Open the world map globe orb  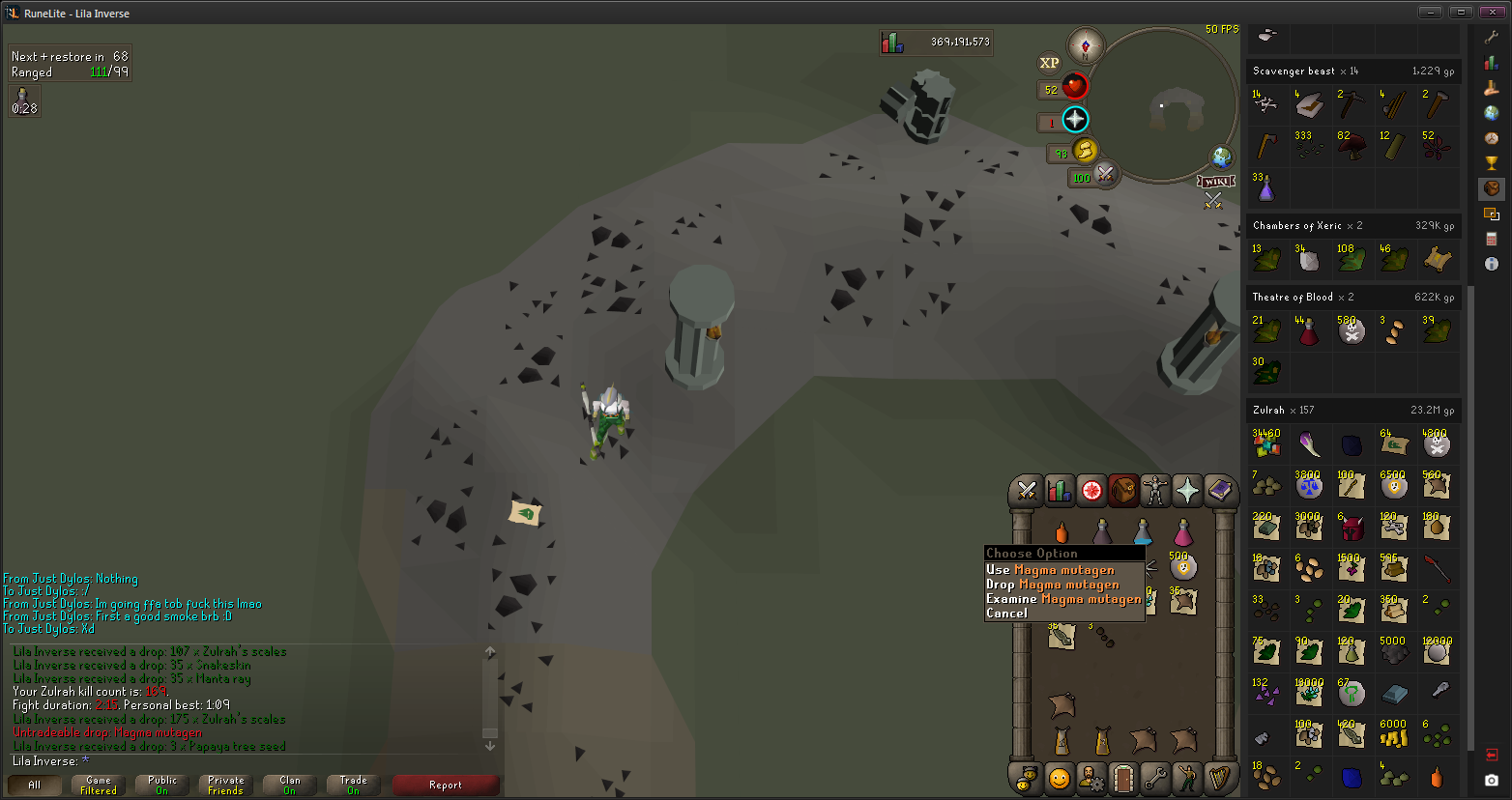click(x=1222, y=157)
